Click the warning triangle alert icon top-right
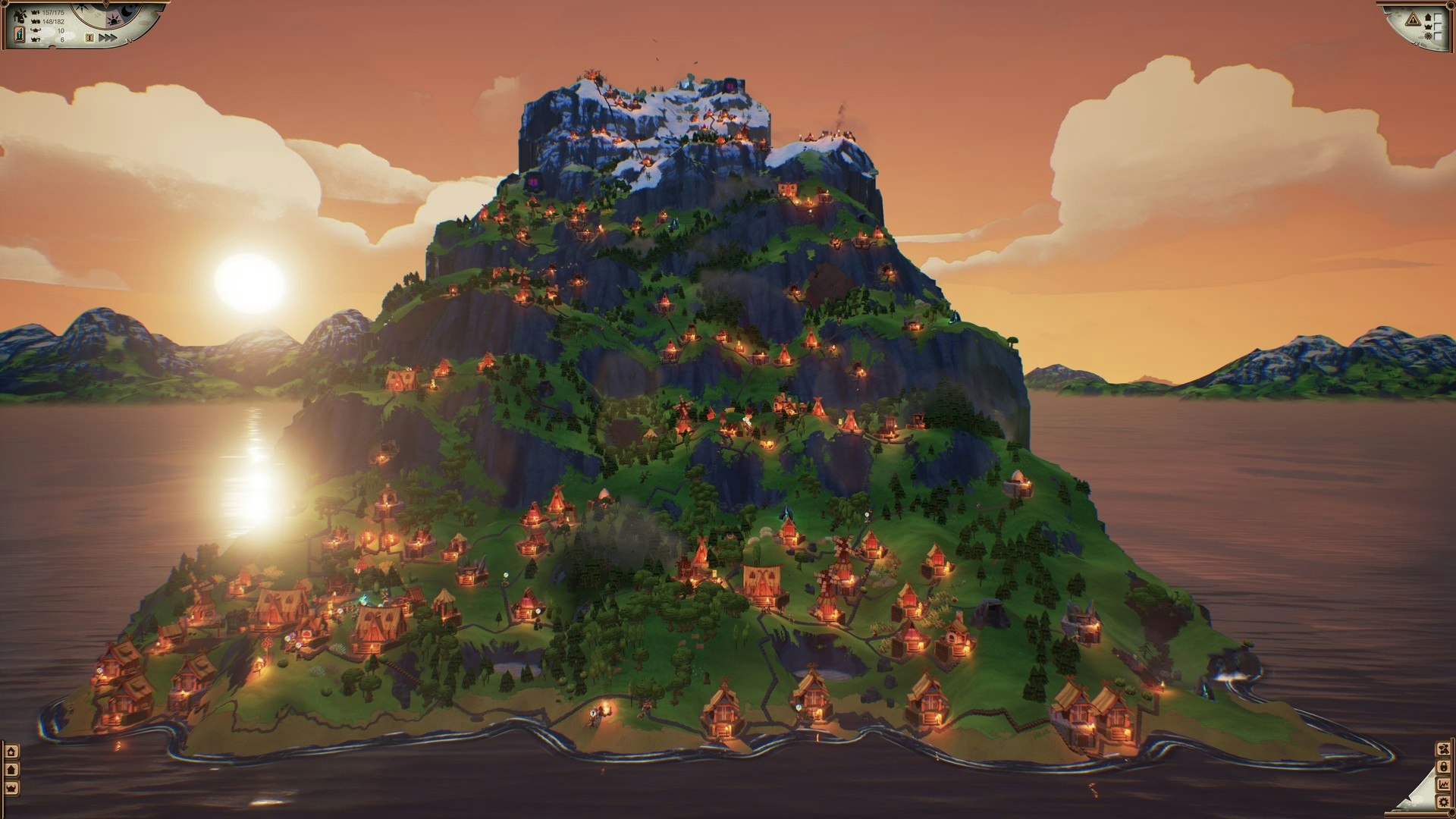 click(1413, 19)
